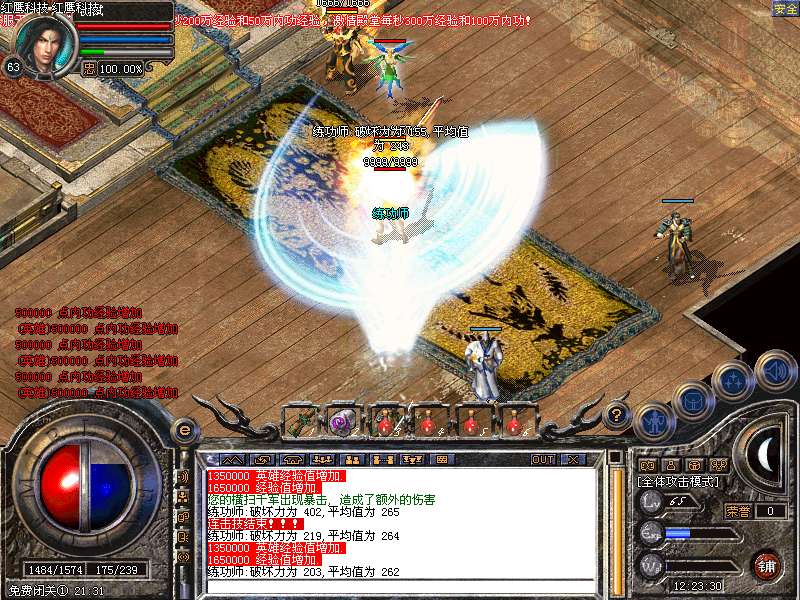Image resolution: width=800 pixels, height=600 pixels.
Task: Open the character equipment figure button
Action: (654, 422)
